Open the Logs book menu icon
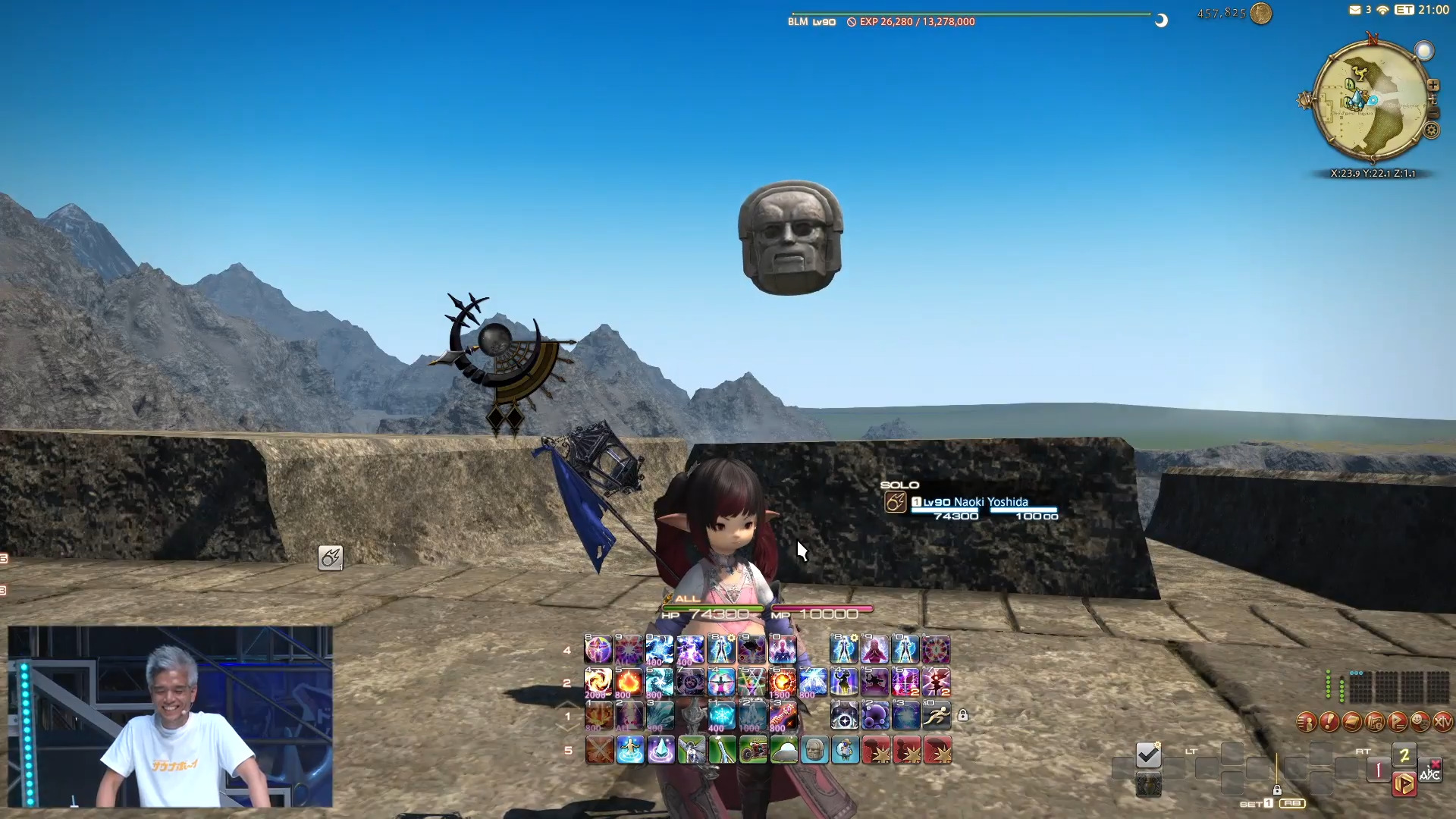The image size is (1456, 819). (x=1351, y=722)
